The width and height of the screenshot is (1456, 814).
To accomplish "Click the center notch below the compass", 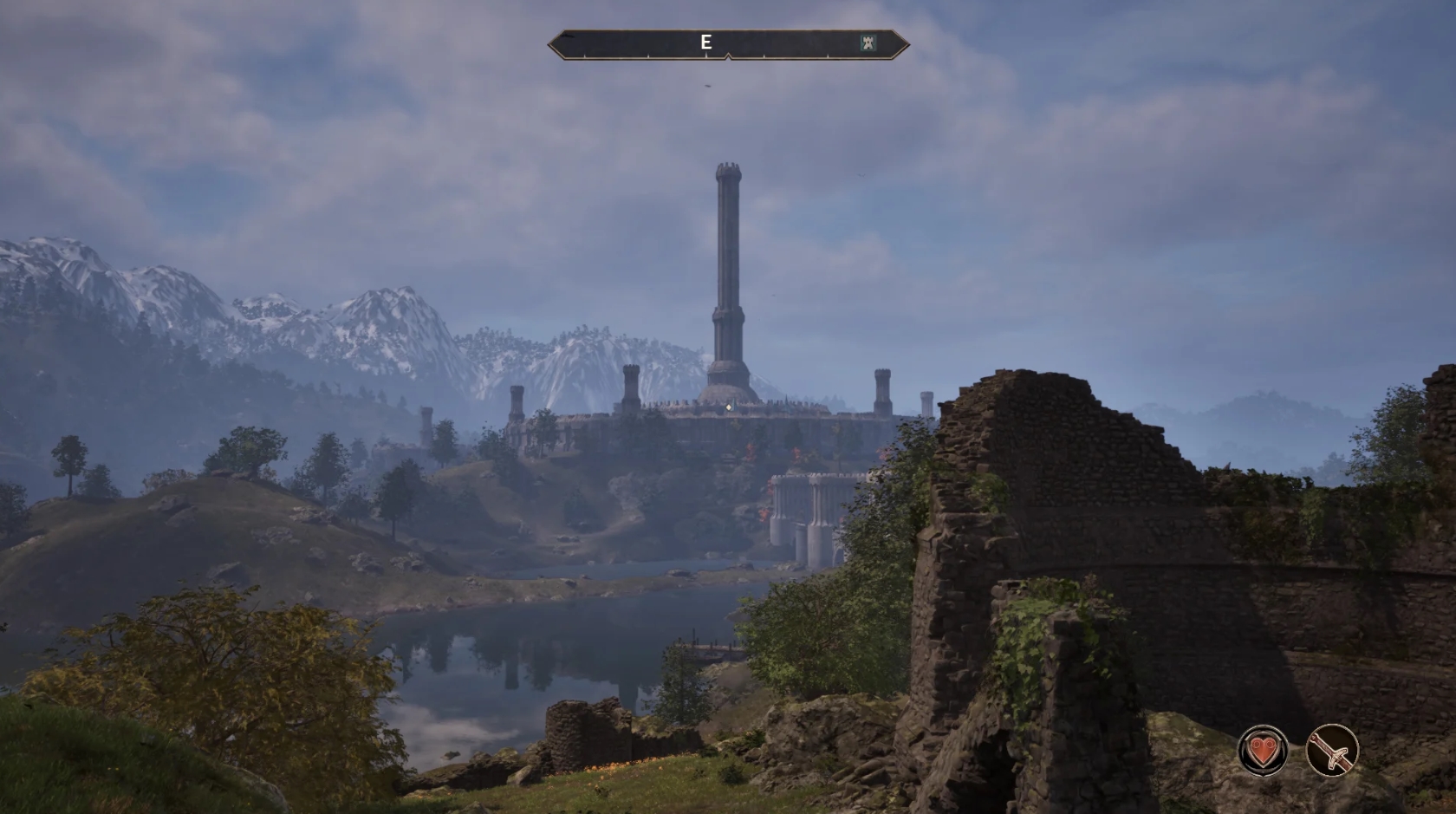I will 729,55.
